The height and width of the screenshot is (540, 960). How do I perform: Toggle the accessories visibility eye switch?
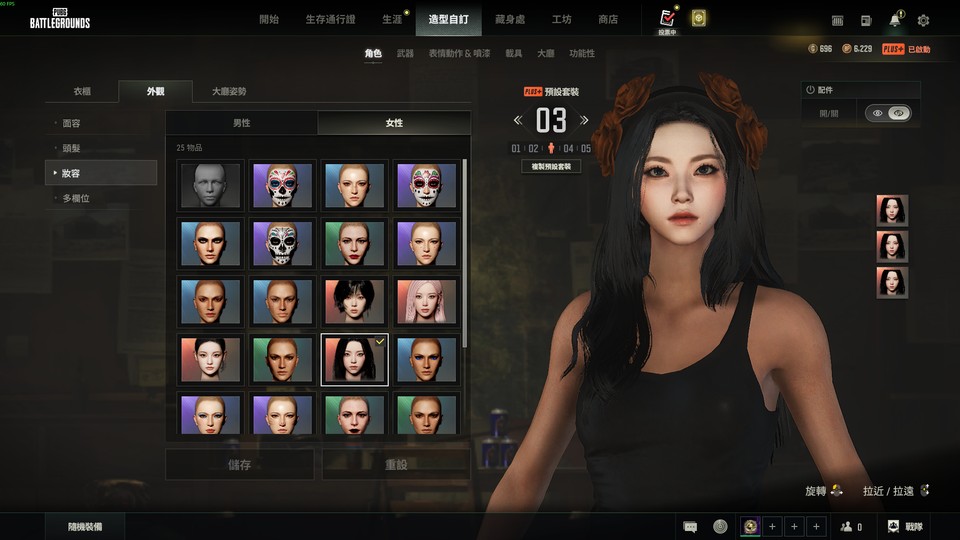point(888,114)
